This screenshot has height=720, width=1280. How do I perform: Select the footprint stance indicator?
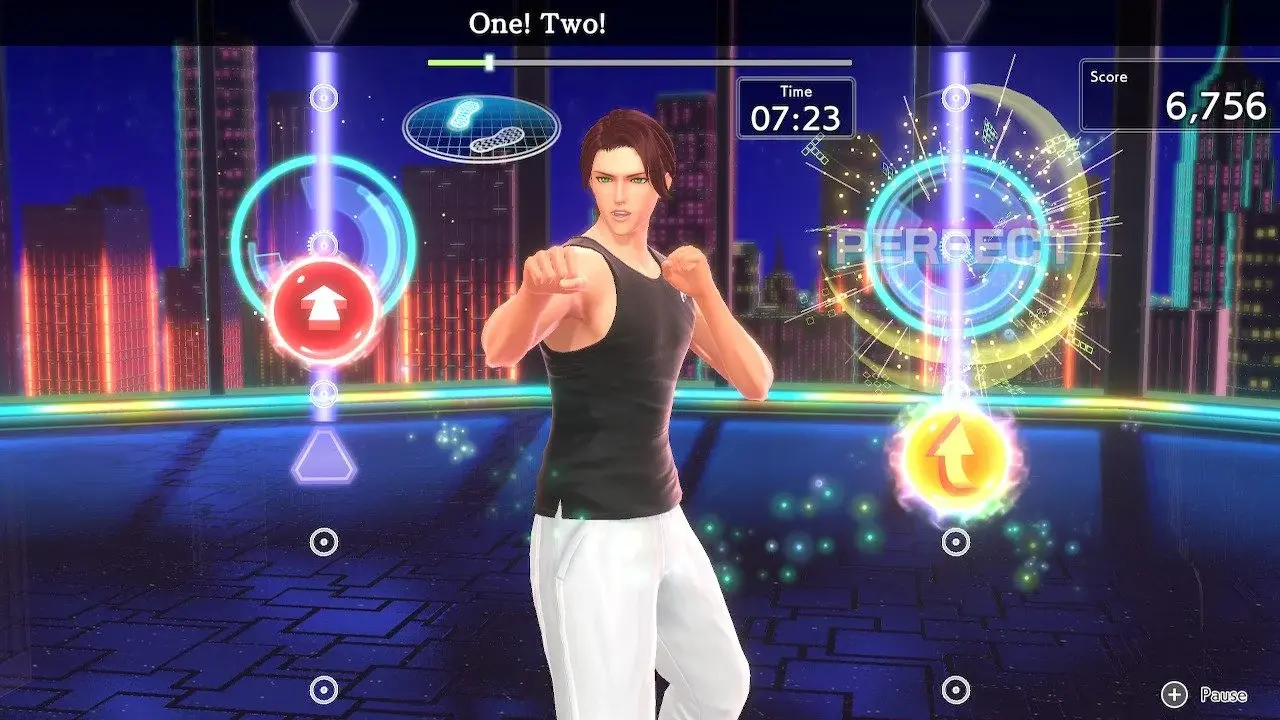(x=481, y=128)
